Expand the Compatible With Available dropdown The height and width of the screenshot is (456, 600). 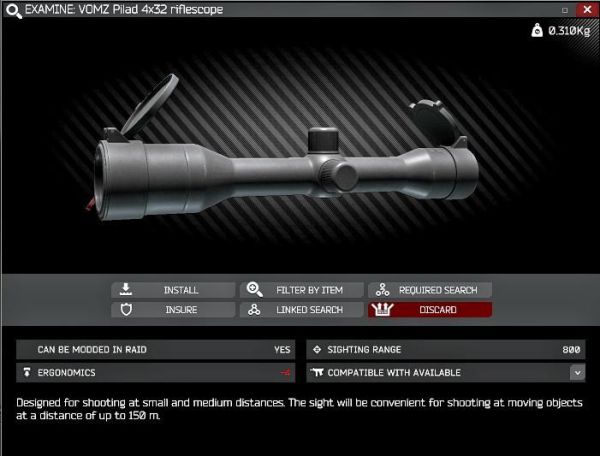pyautogui.click(x=577, y=372)
